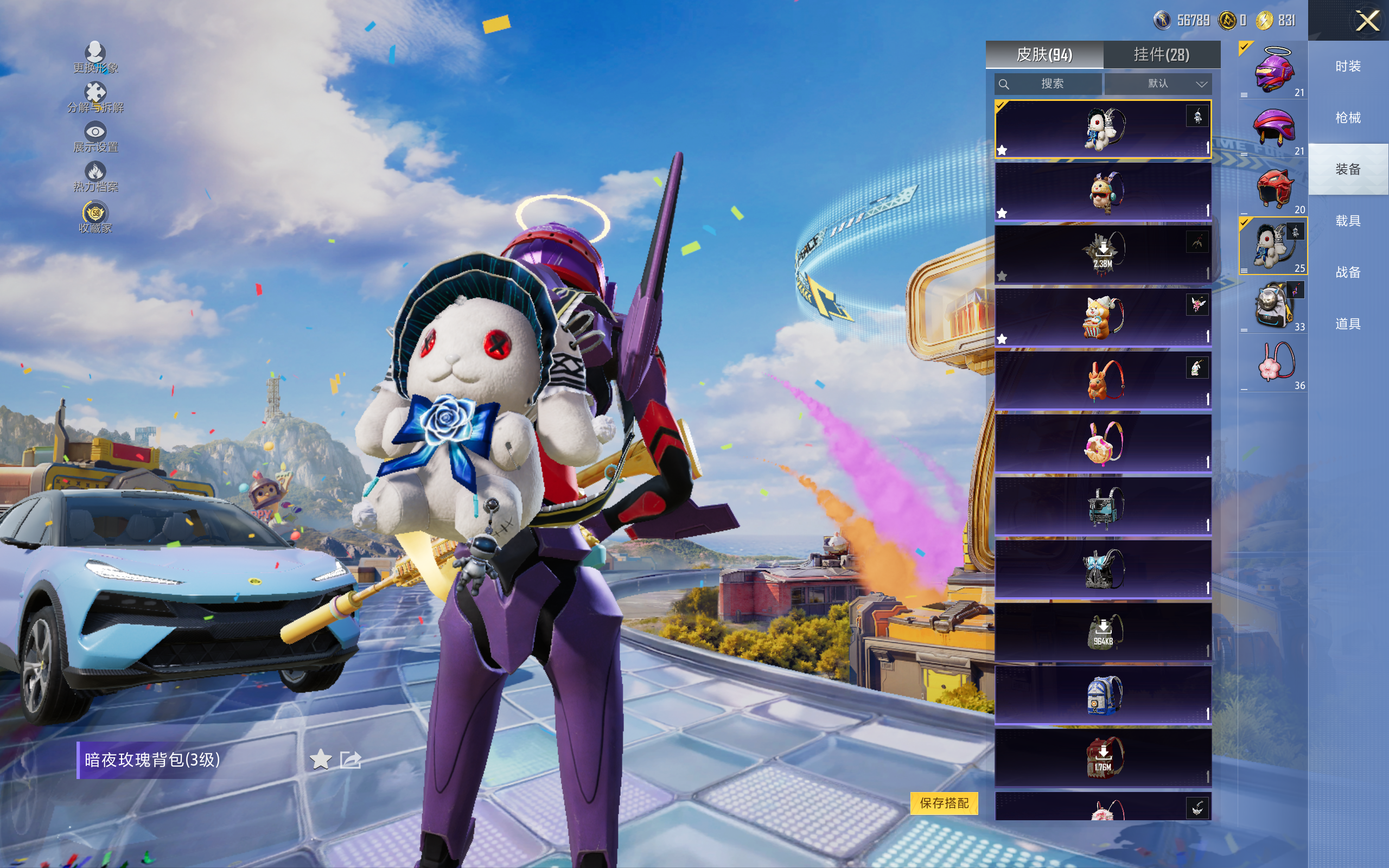Choose the blue school backpack skin
The height and width of the screenshot is (868, 1389).
pos(1103,694)
